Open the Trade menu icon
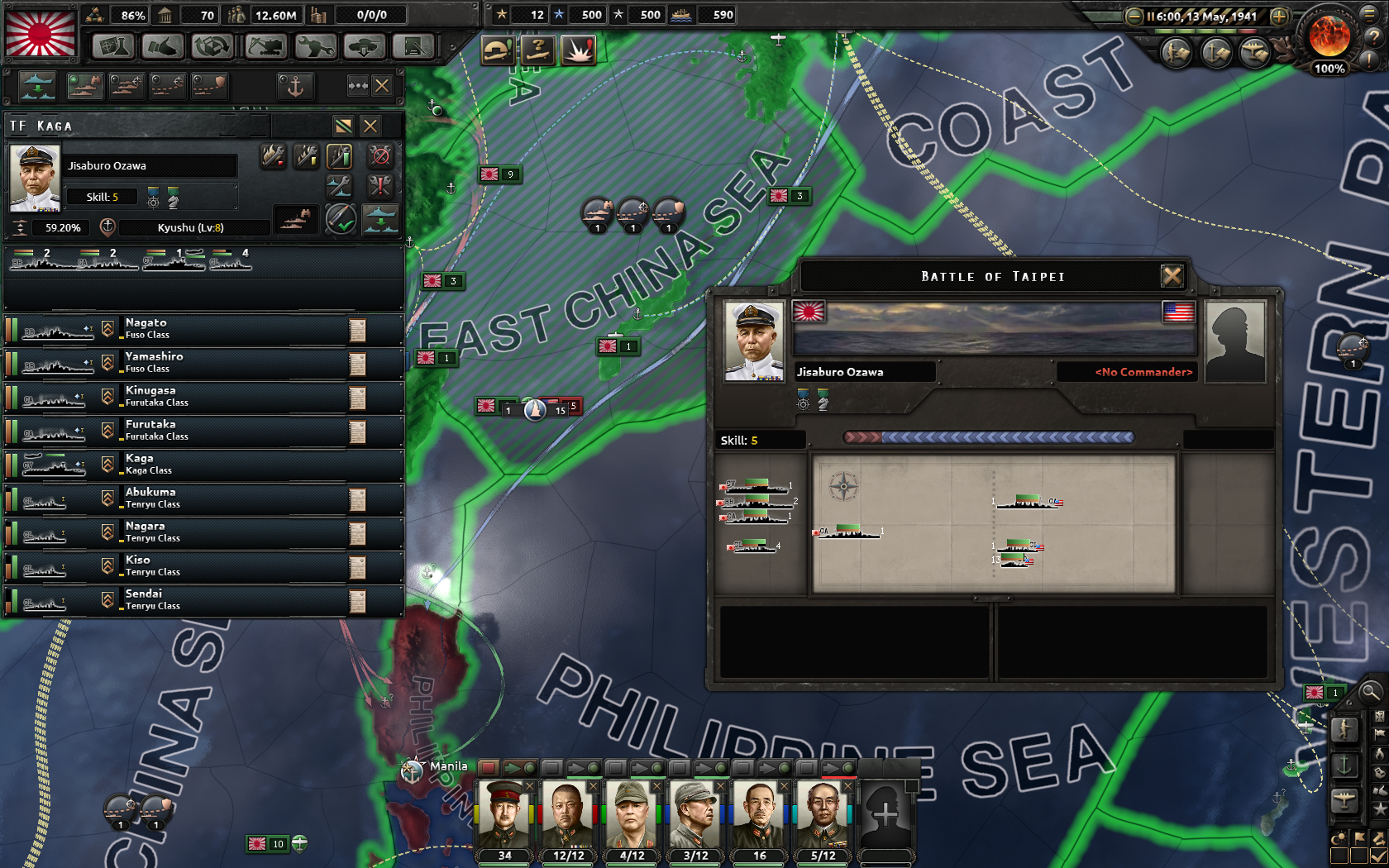 tap(211, 45)
